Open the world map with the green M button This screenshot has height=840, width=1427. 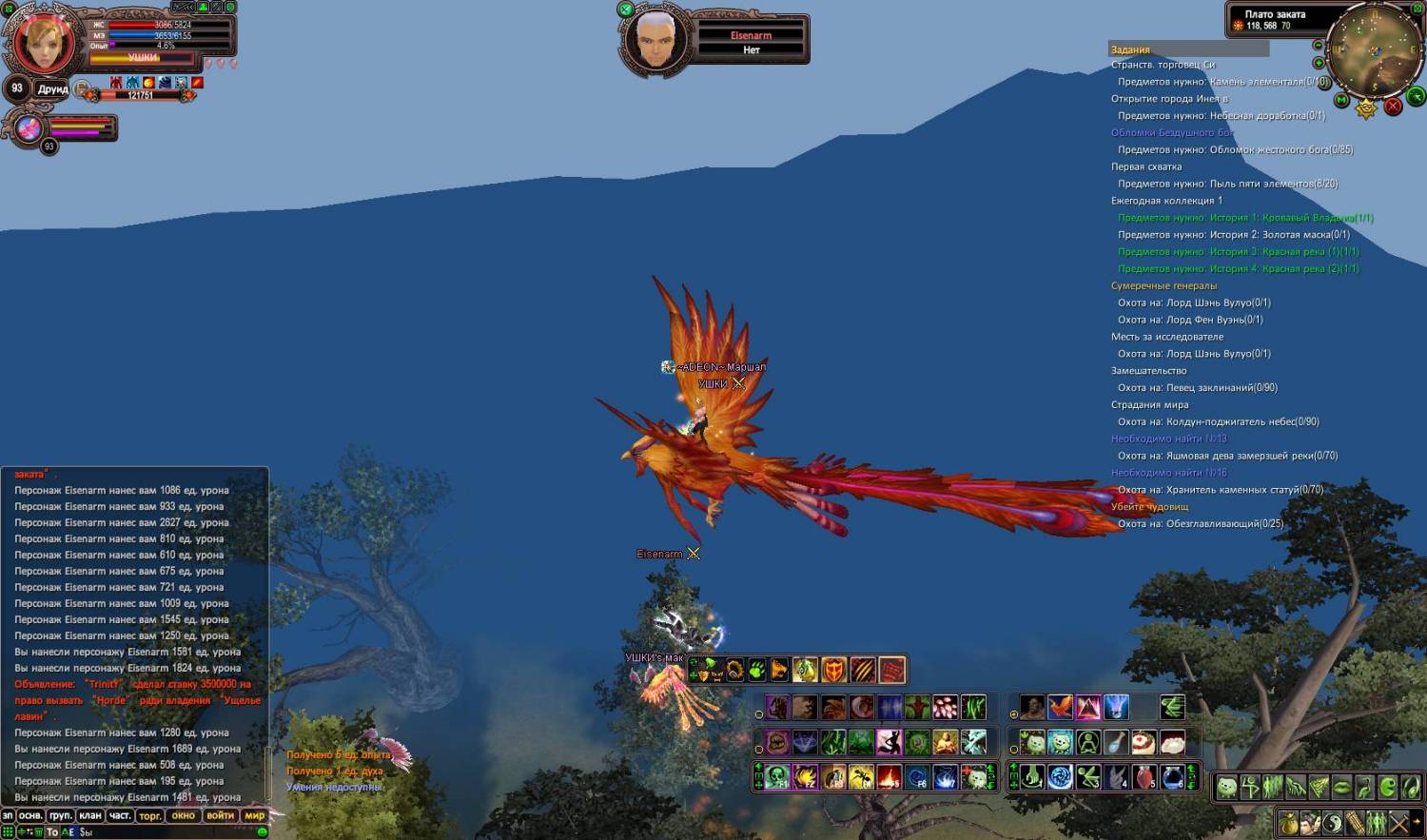1341,99
